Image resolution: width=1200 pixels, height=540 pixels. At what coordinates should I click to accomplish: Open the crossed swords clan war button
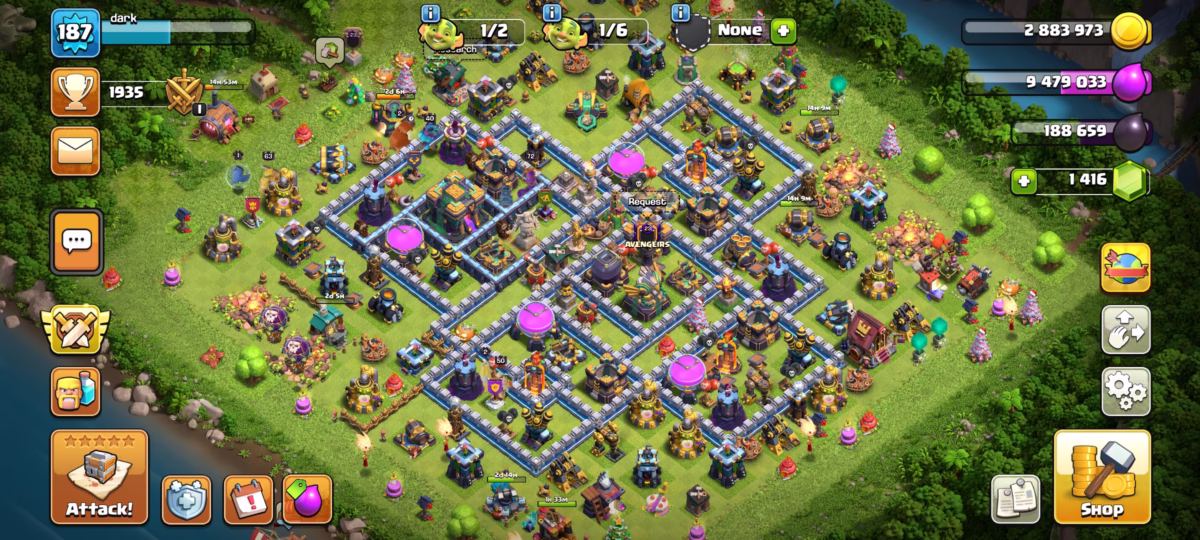(x=76, y=331)
